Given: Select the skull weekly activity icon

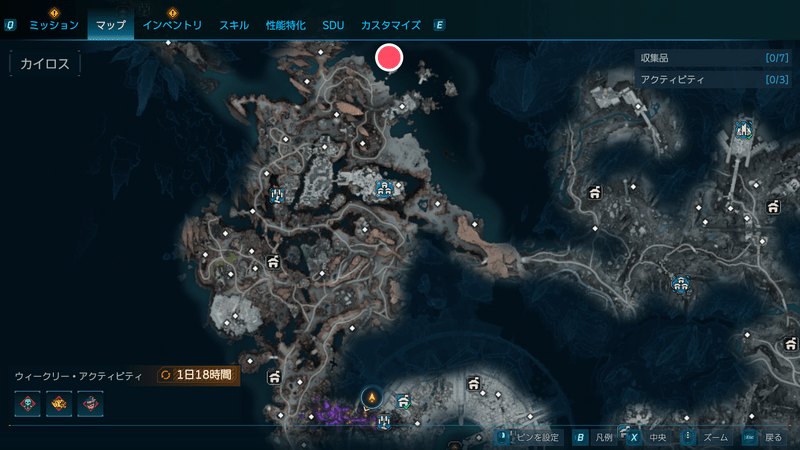Looking at the screenshot, I should [x=28, y=404].
